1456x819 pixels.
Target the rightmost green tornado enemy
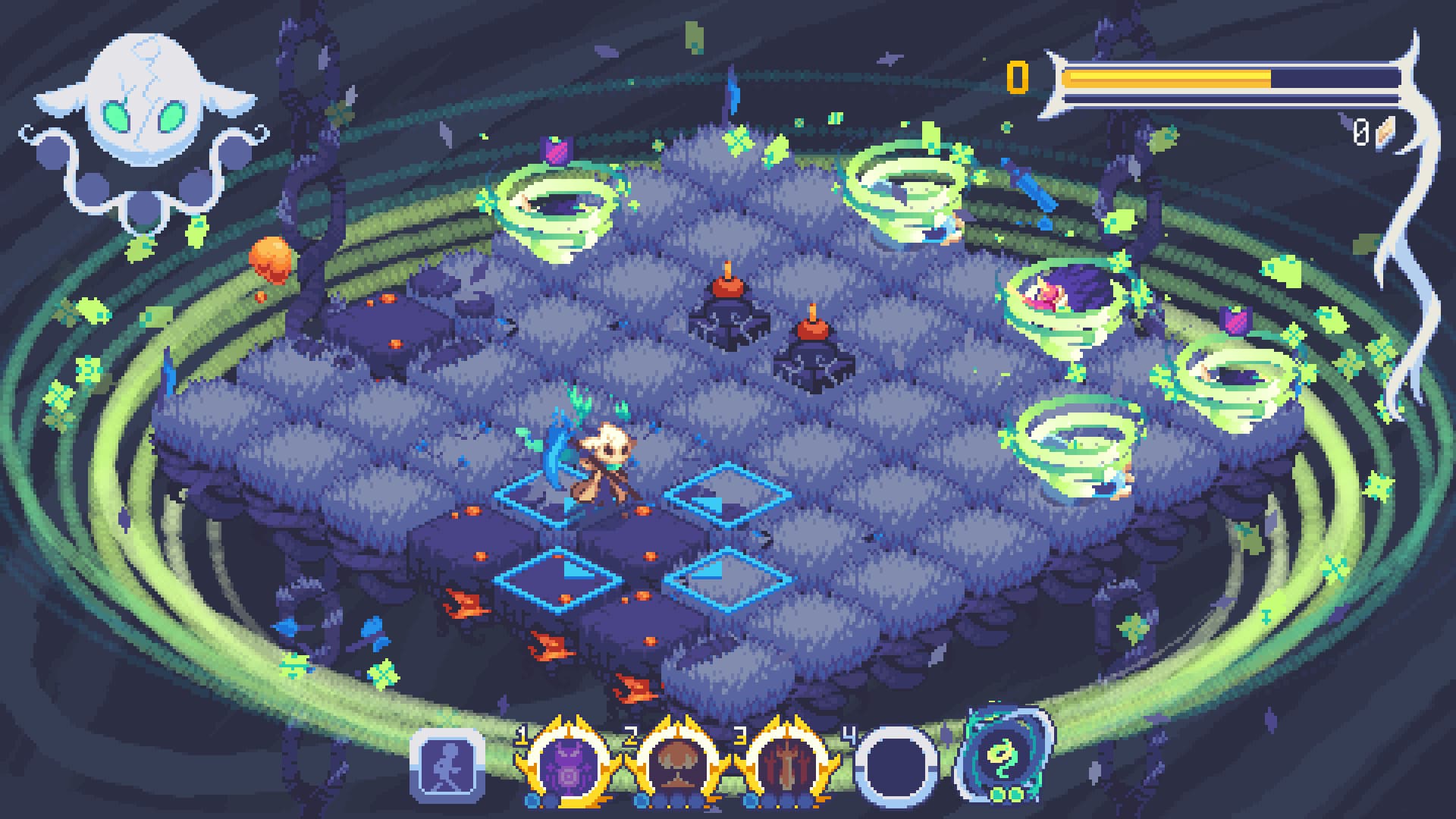1236,379
